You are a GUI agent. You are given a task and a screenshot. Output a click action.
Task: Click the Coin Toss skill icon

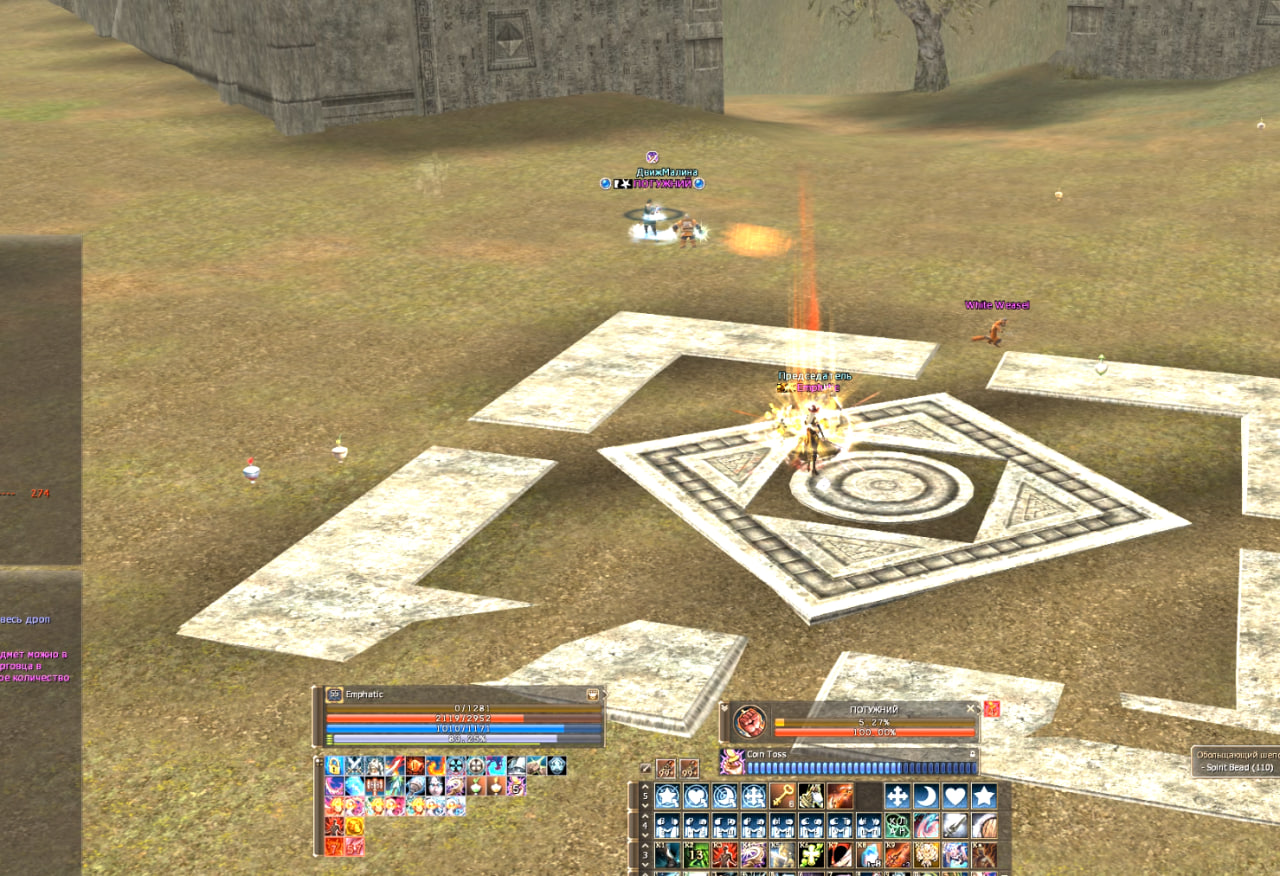[731, 763]
